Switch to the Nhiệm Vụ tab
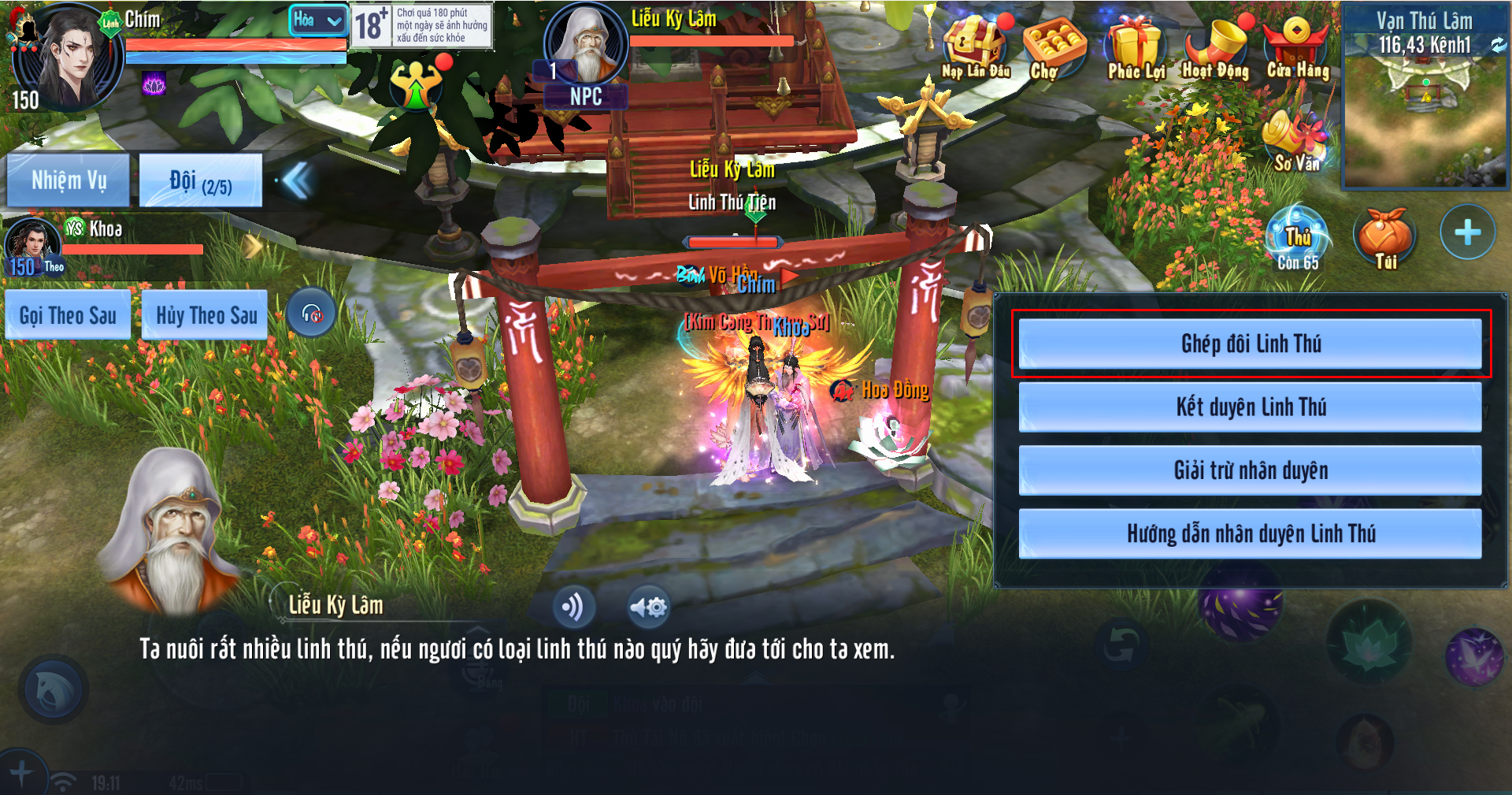 click(69, 180)
